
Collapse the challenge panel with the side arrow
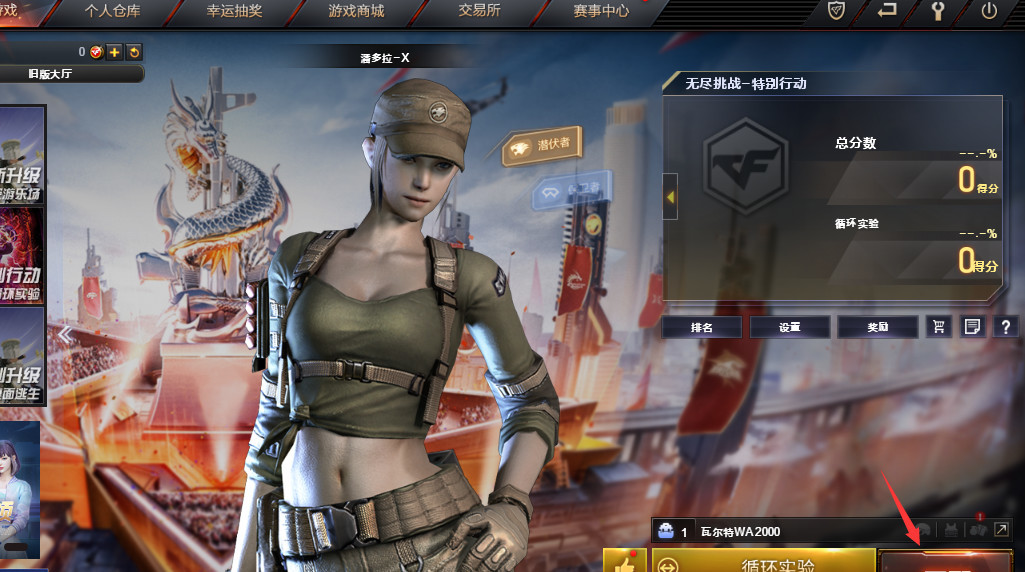coord(670,197)
